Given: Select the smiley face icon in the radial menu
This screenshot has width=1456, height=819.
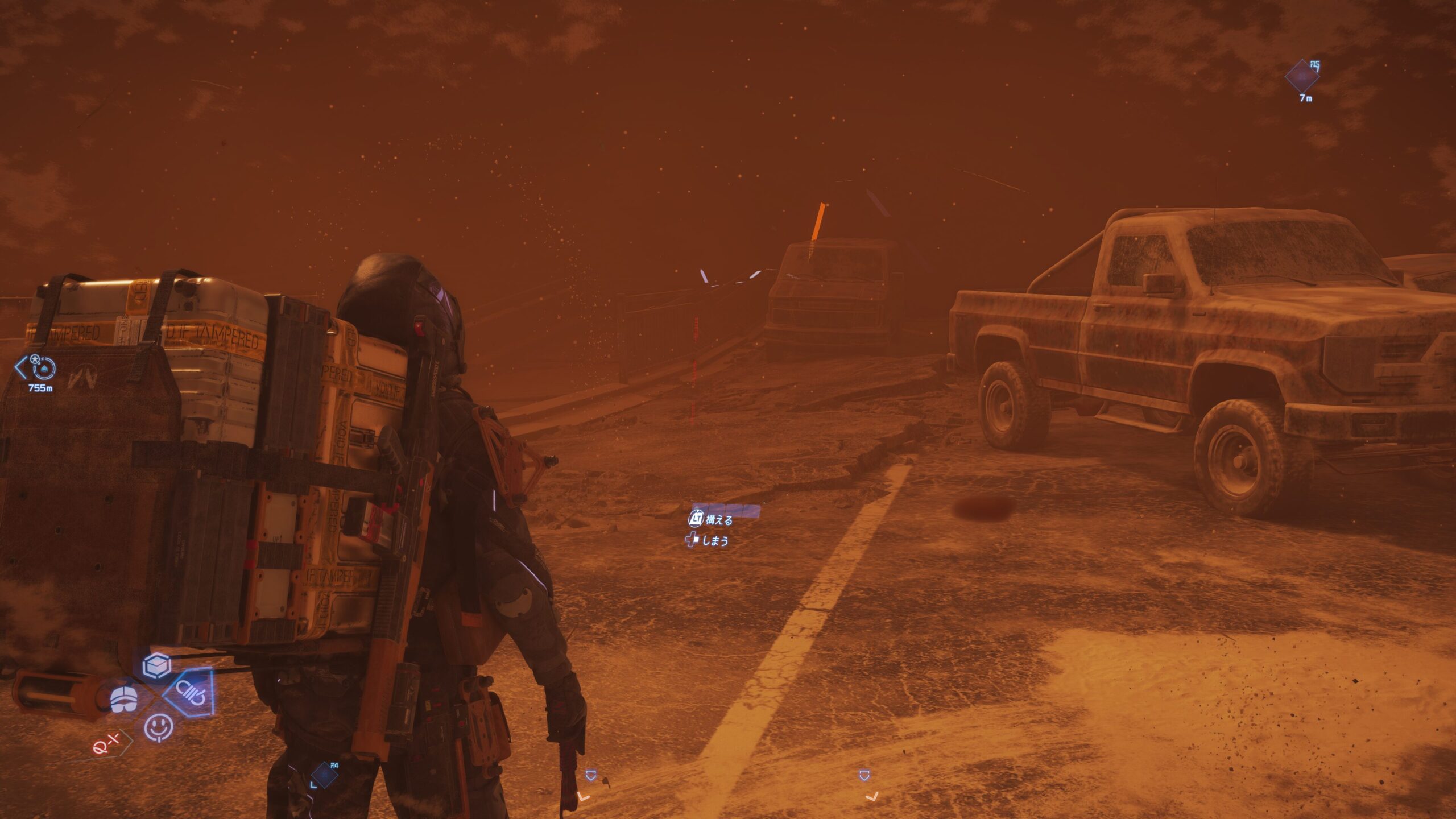Looking at the screenshot, I should coord(158,727).
